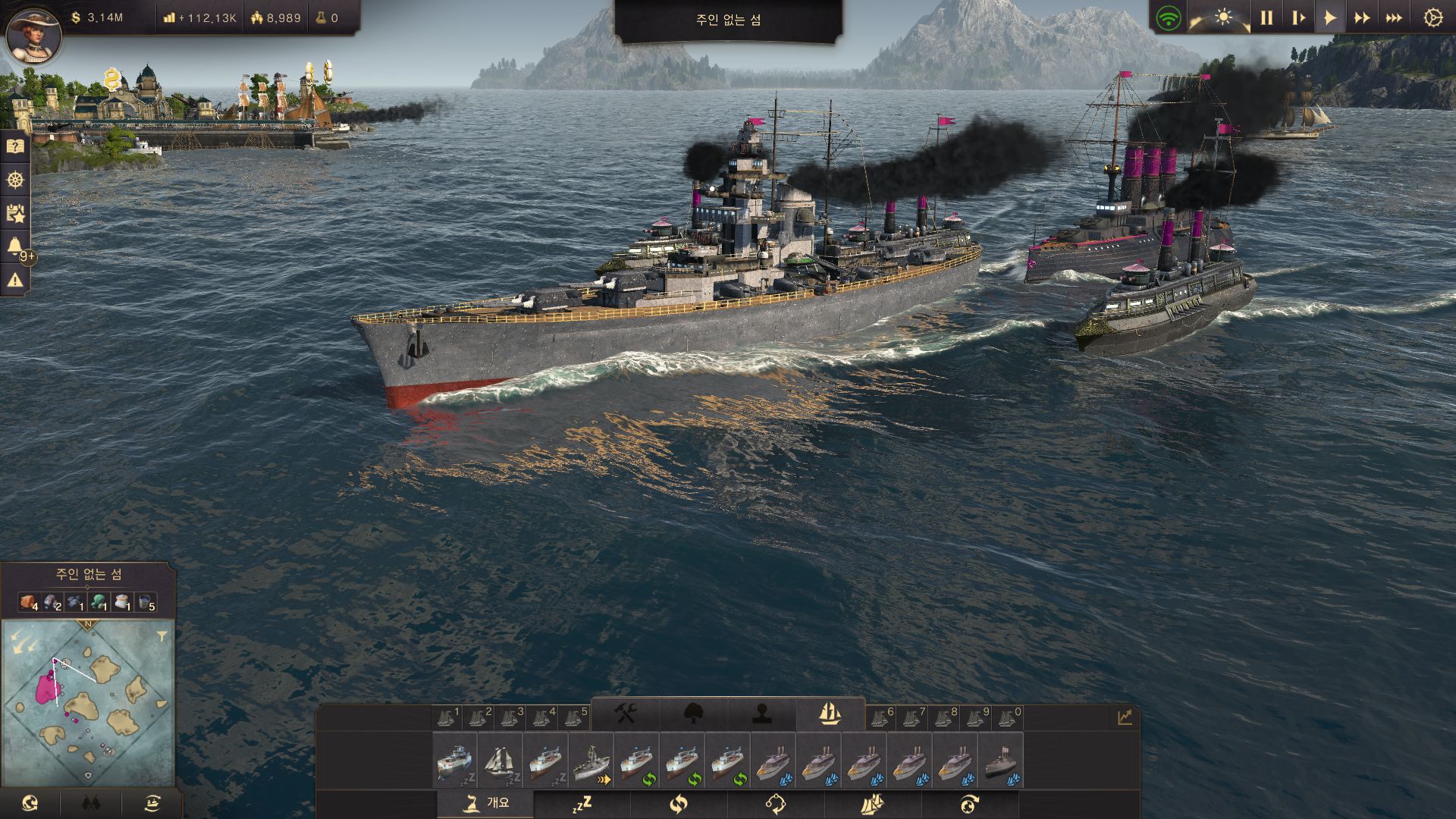Open the notifications bell

14,246
